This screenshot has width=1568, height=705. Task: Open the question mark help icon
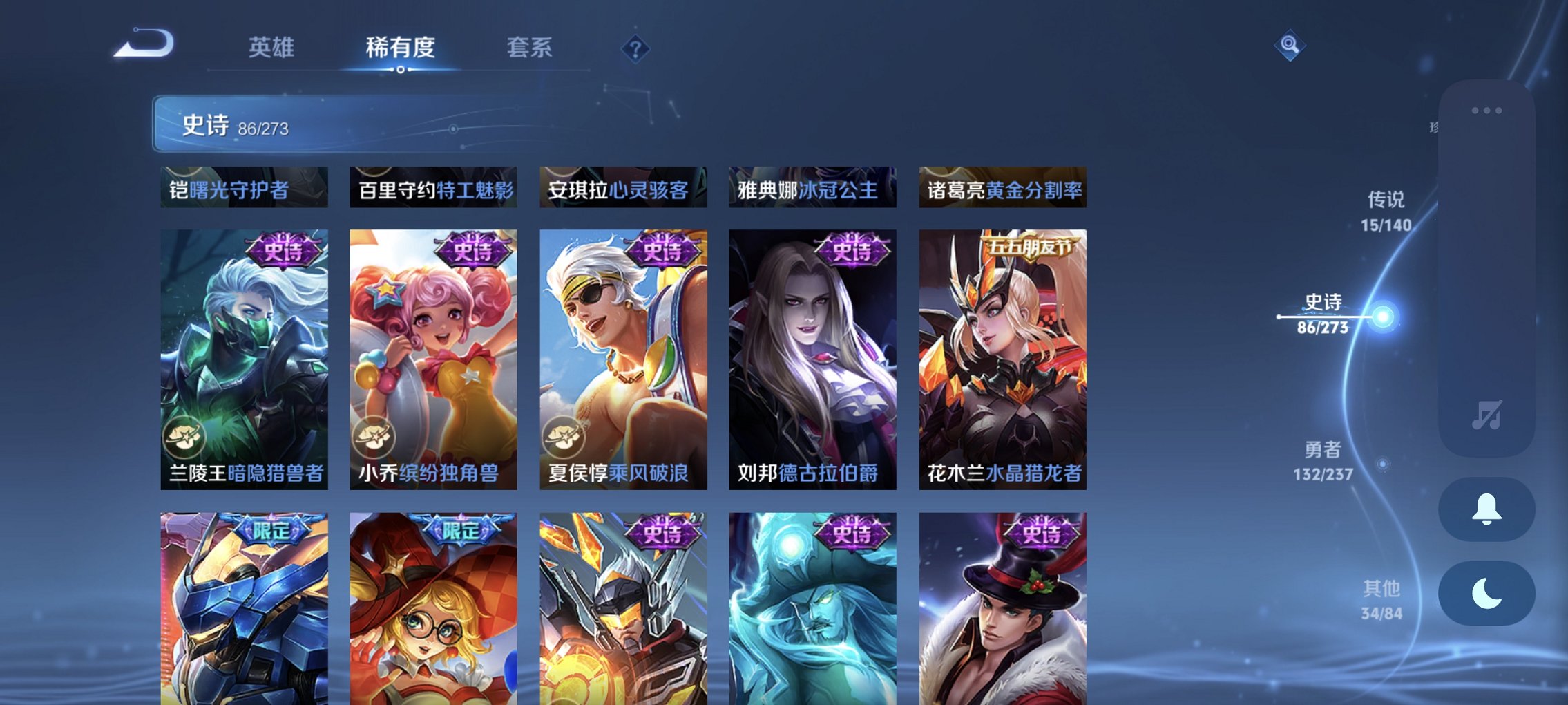click(637, 49)
